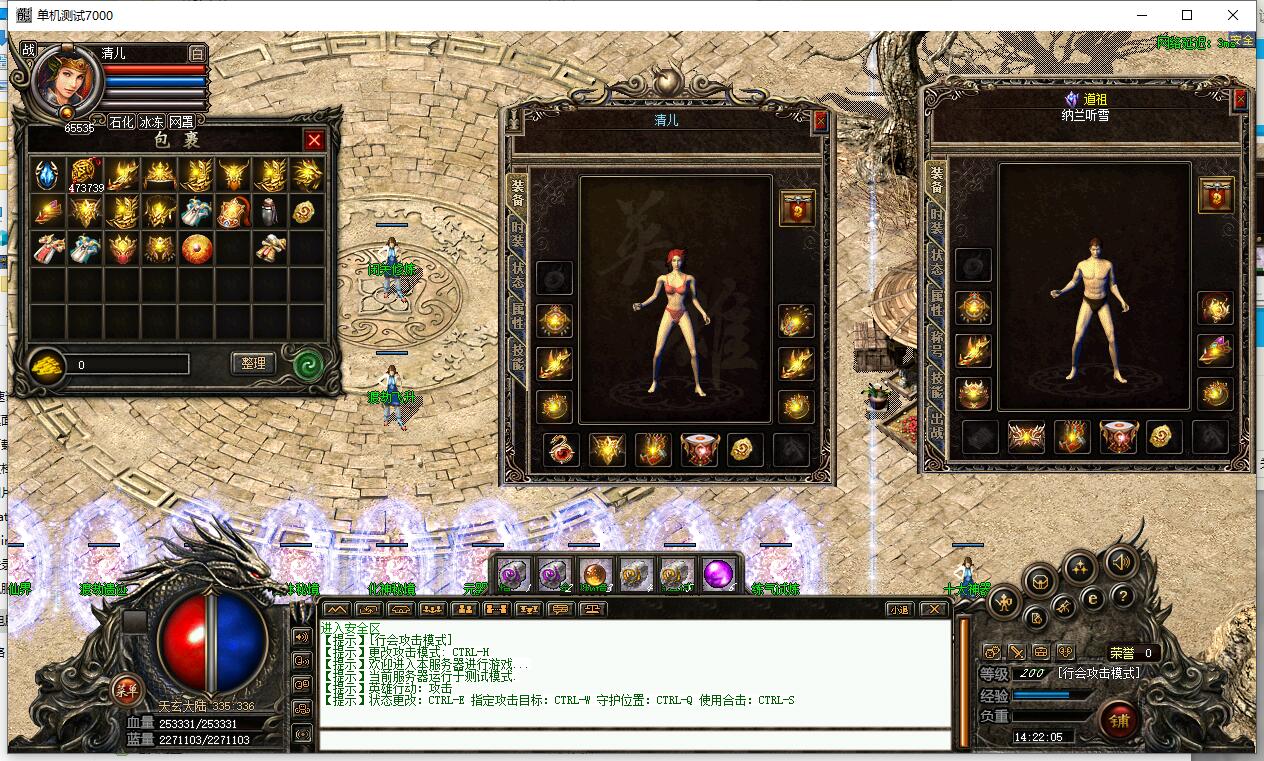The height and width of the screenshot is (761, 1264).
Task: Select the item stack numbered 473739
Action: point(83,174)
